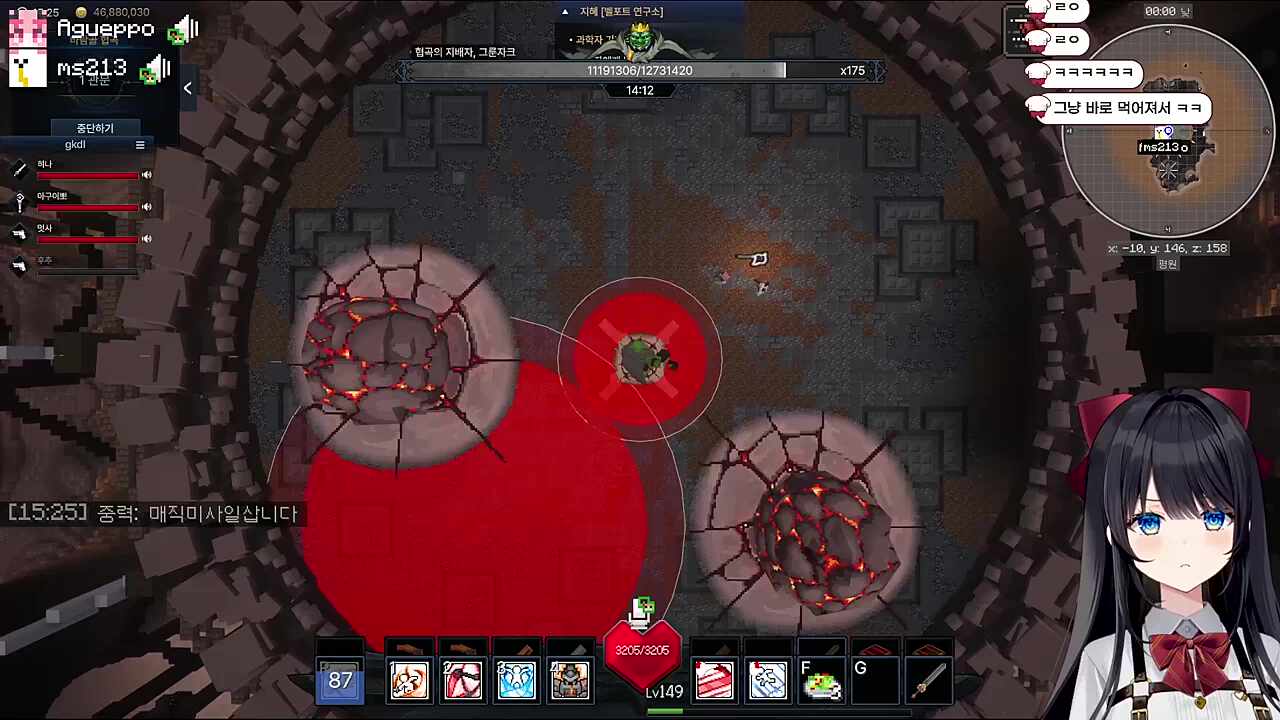Click the 중단하기 stop button
The width and height of the screenshot is (1280, 720).
point(95,128)
